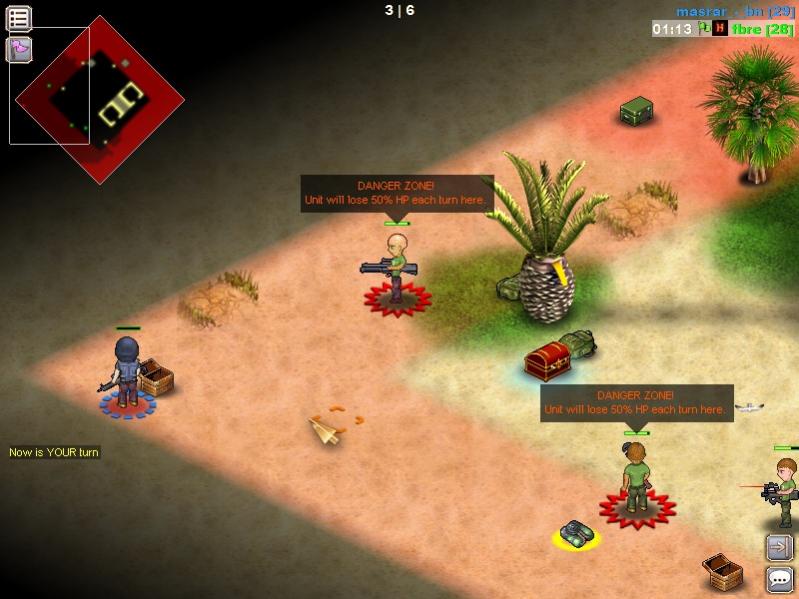Open the chat speech bubble
Viewport: 799px width, 599px height.
pos(779,579)
